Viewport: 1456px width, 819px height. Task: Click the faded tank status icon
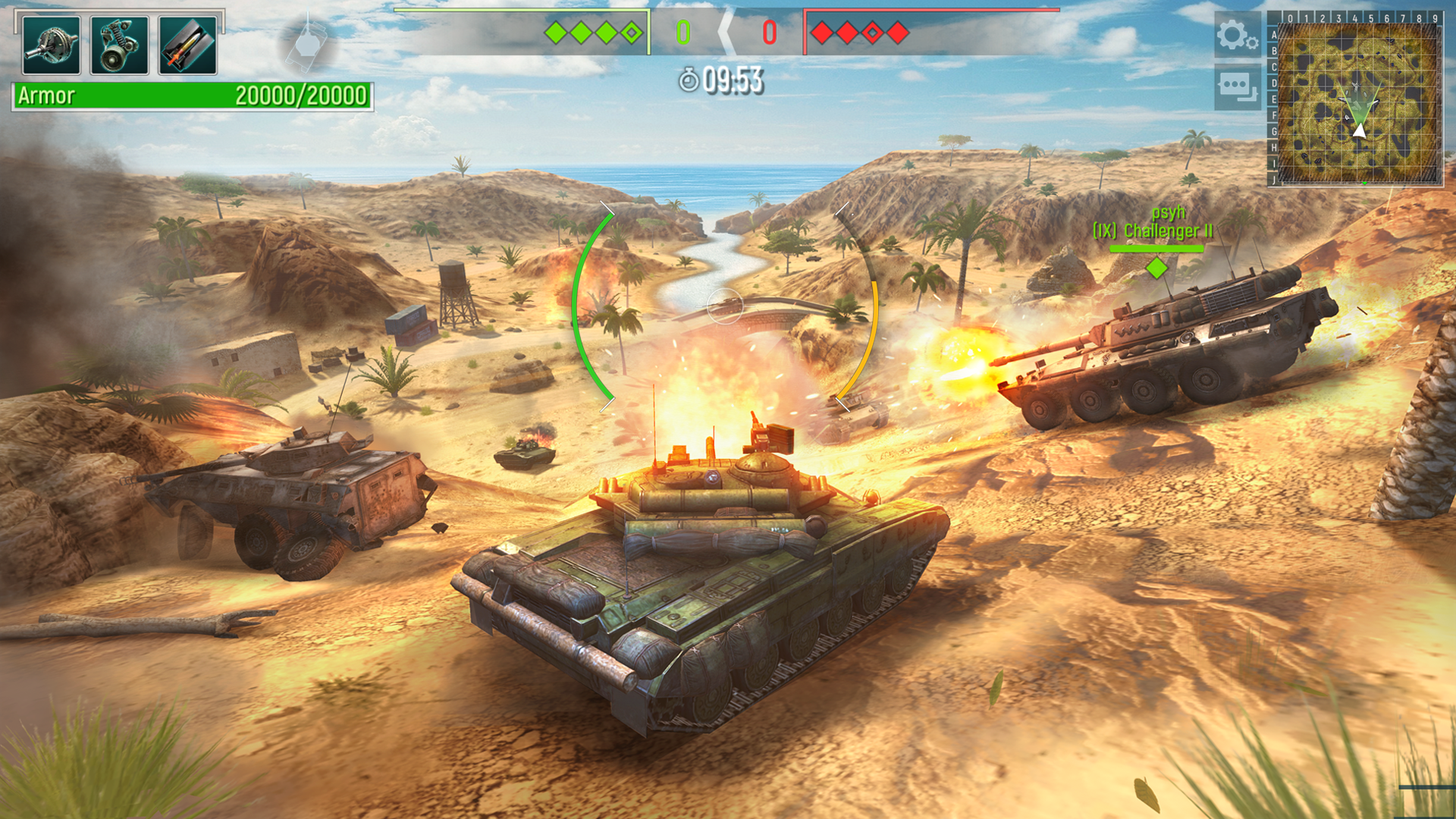tap(309, 43)
